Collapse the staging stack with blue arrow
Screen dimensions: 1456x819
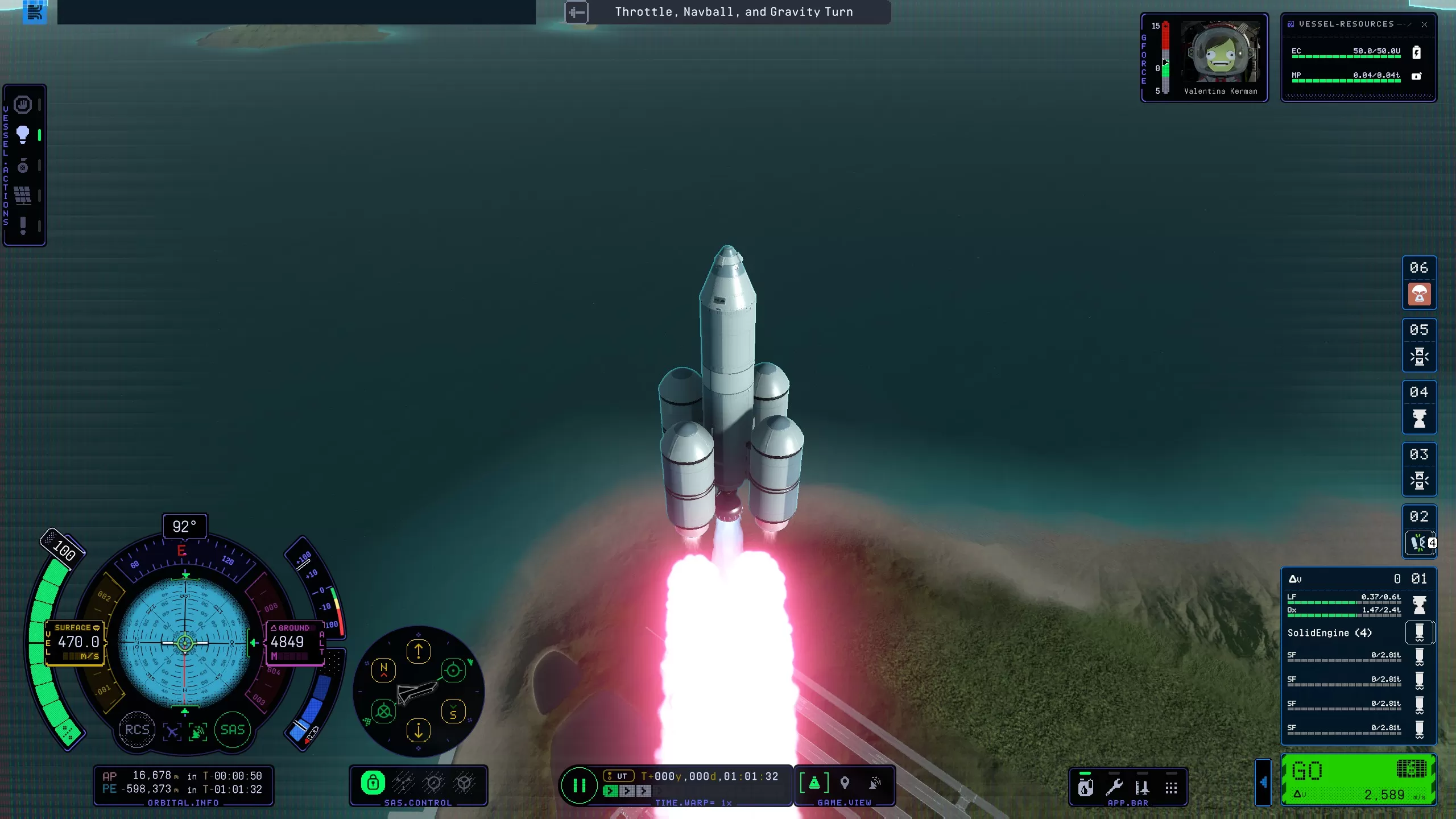pos(1263,783)
